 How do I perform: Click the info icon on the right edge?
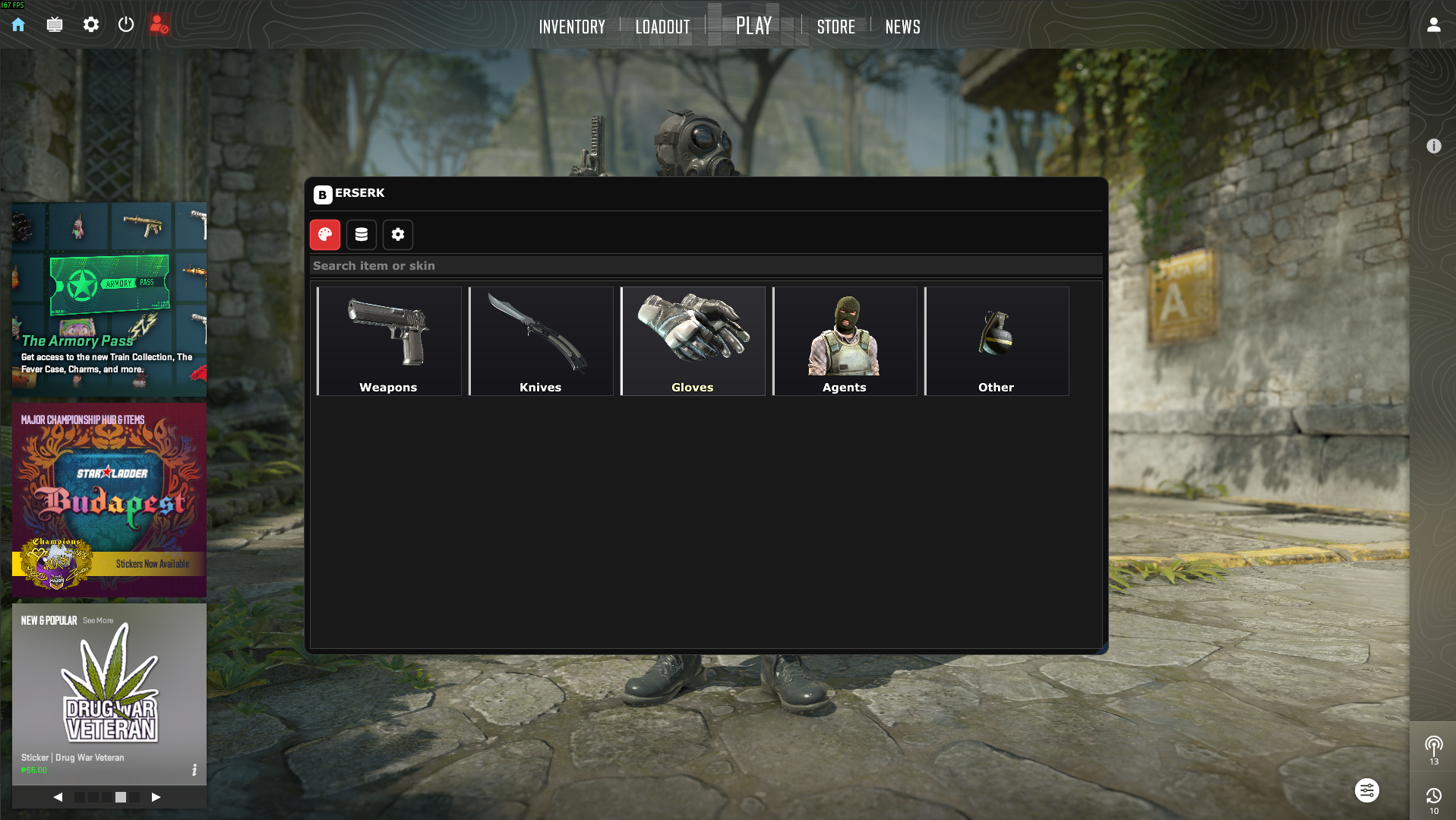click(x=1434, y=145)
